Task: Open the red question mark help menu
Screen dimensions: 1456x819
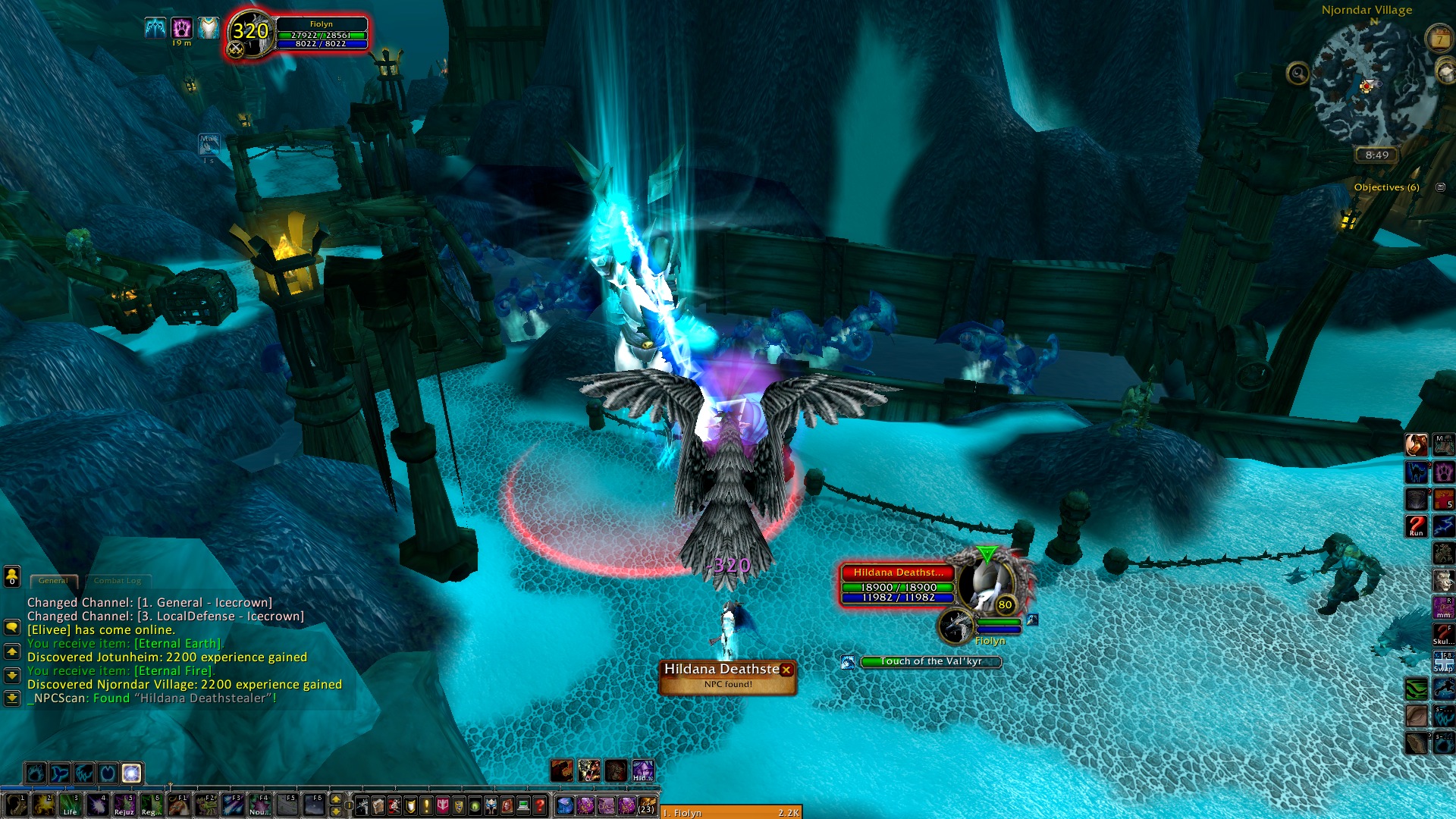Action: point(539,805)
